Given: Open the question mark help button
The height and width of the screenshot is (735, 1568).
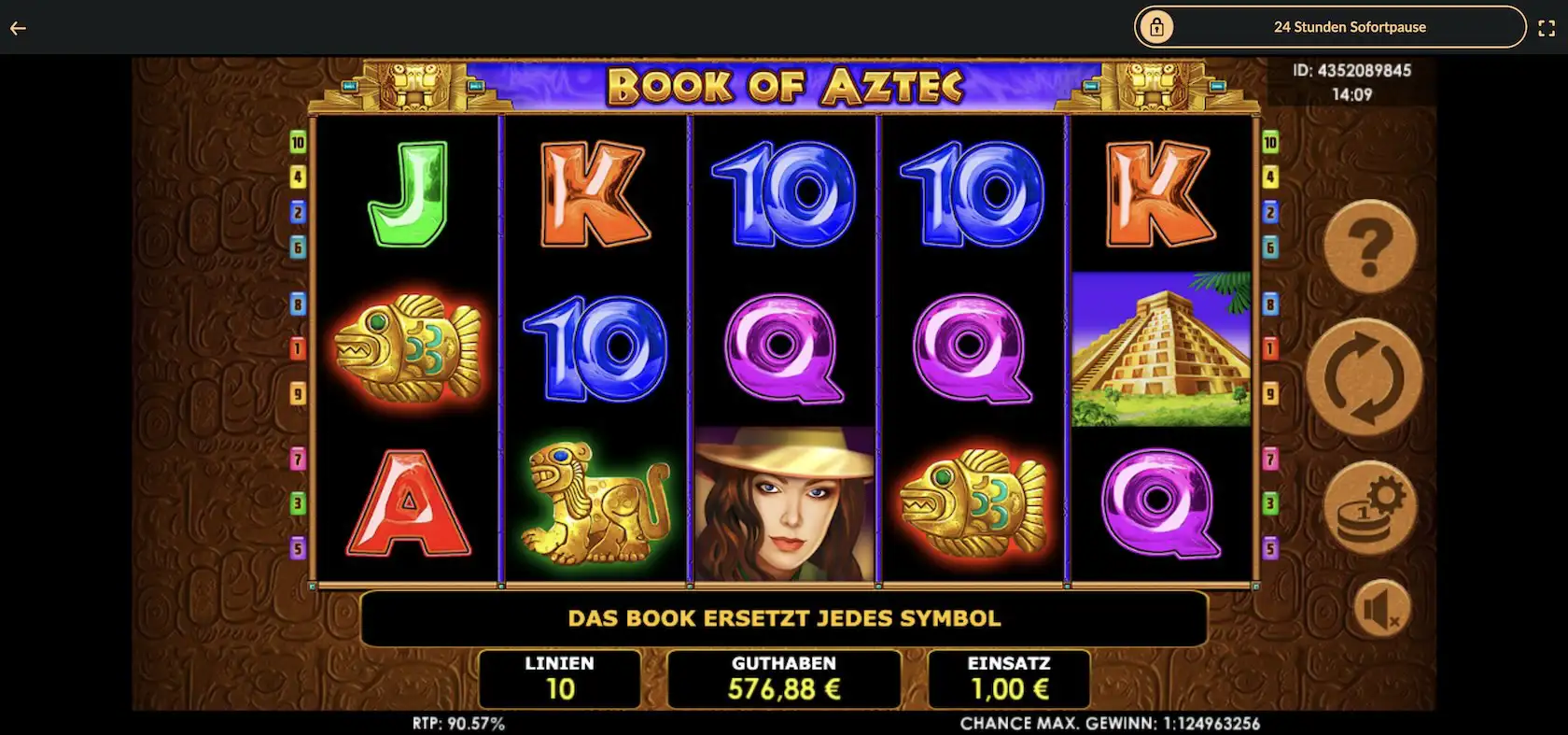Looking at the screenshot, I should point(1369,247).
